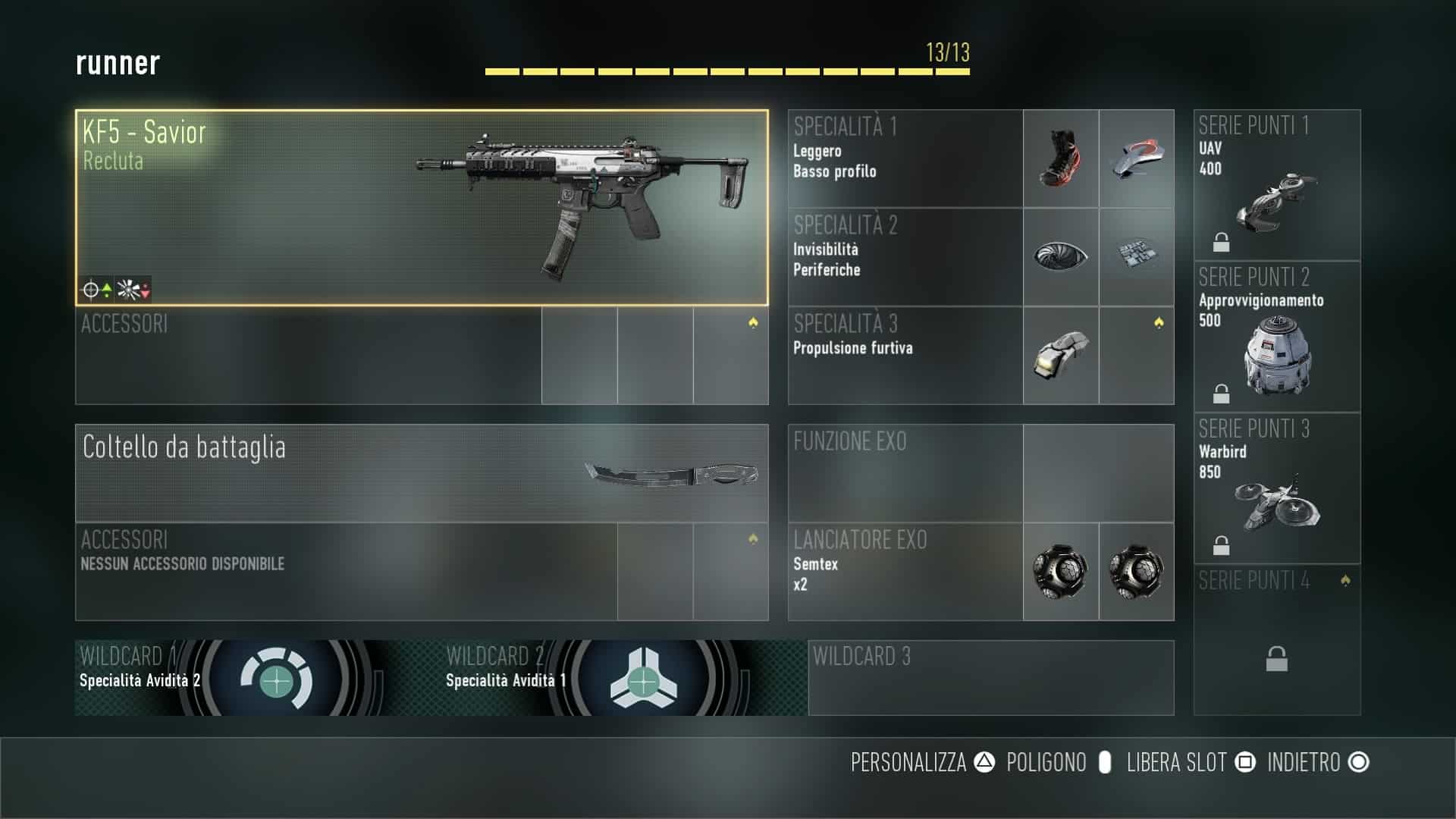This screenshot has height=819, width=1456.
Task: Select the KF5 - Savior primary weapon
Action: [x=422, y=208]
